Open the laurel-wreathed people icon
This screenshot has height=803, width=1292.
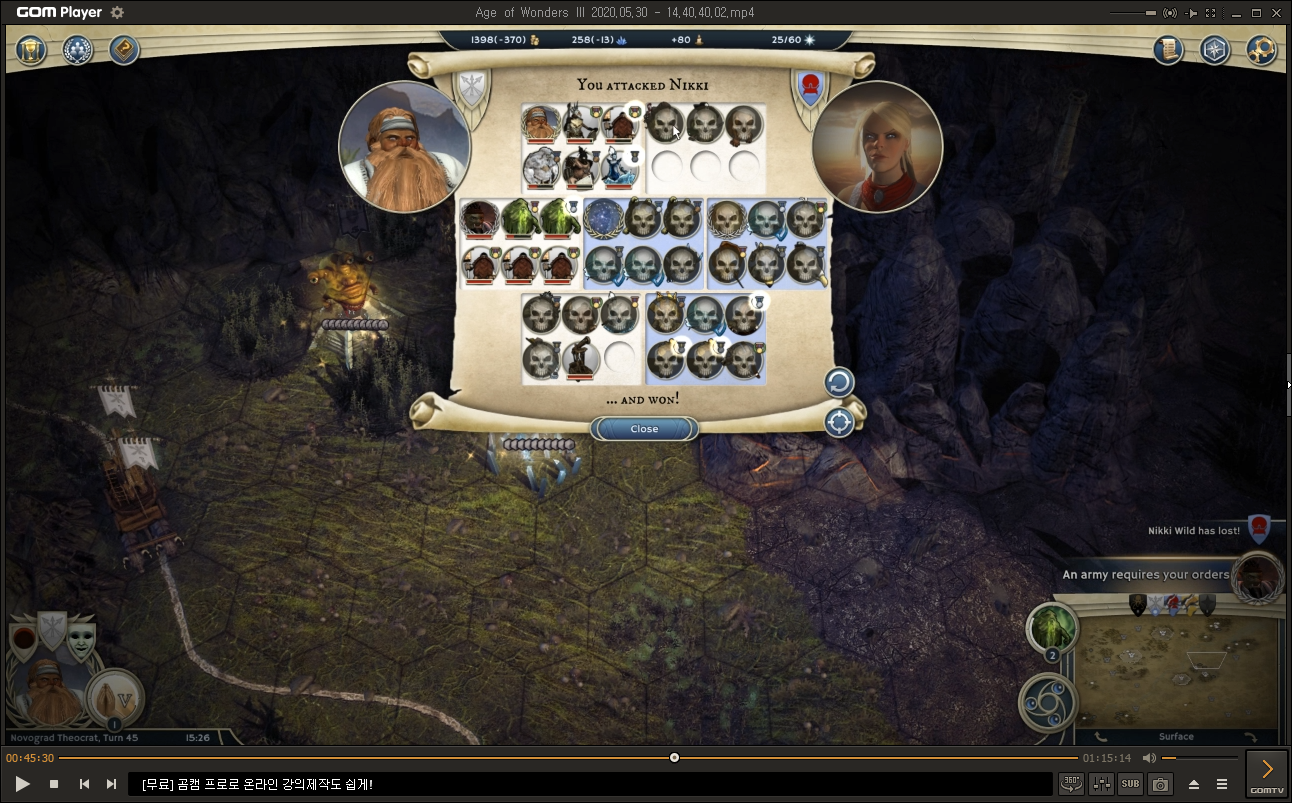pos(78,50)
